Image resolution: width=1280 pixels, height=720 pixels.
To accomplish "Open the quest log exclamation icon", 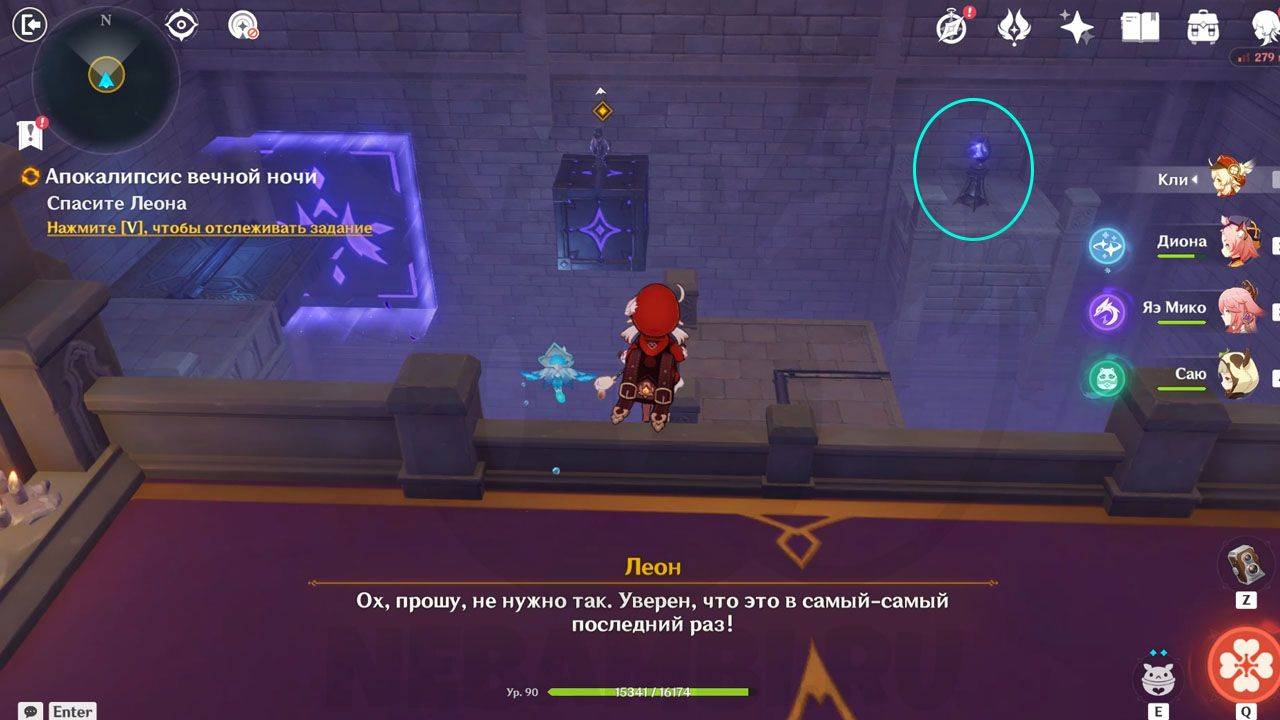I will pyautogui.click(x=31, y=134).
